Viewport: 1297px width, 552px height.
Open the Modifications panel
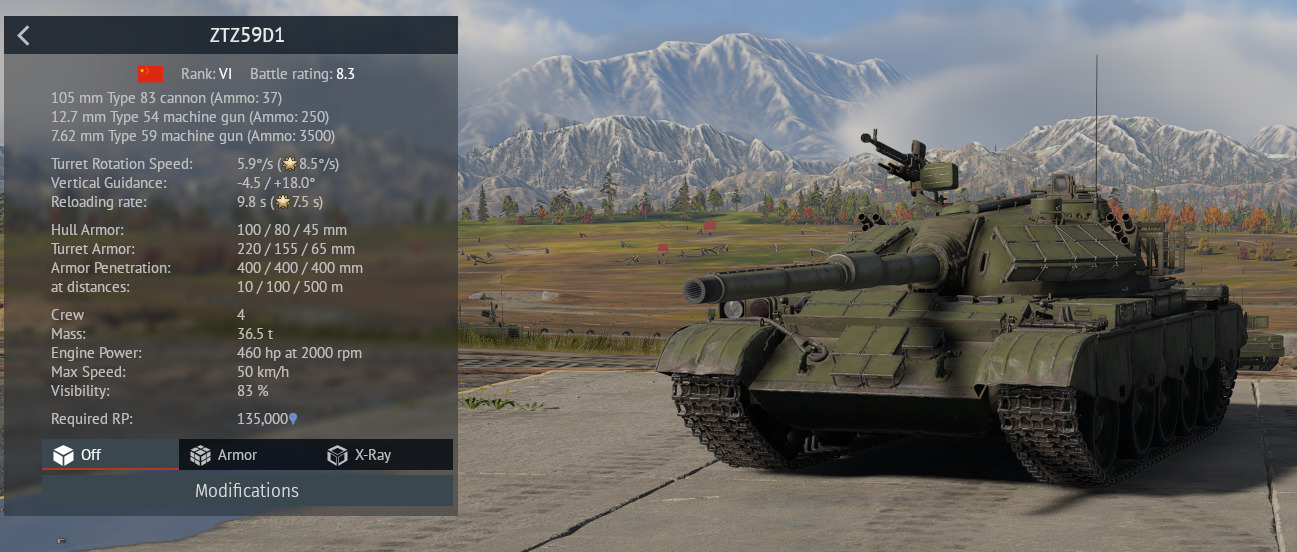(247, 490)
